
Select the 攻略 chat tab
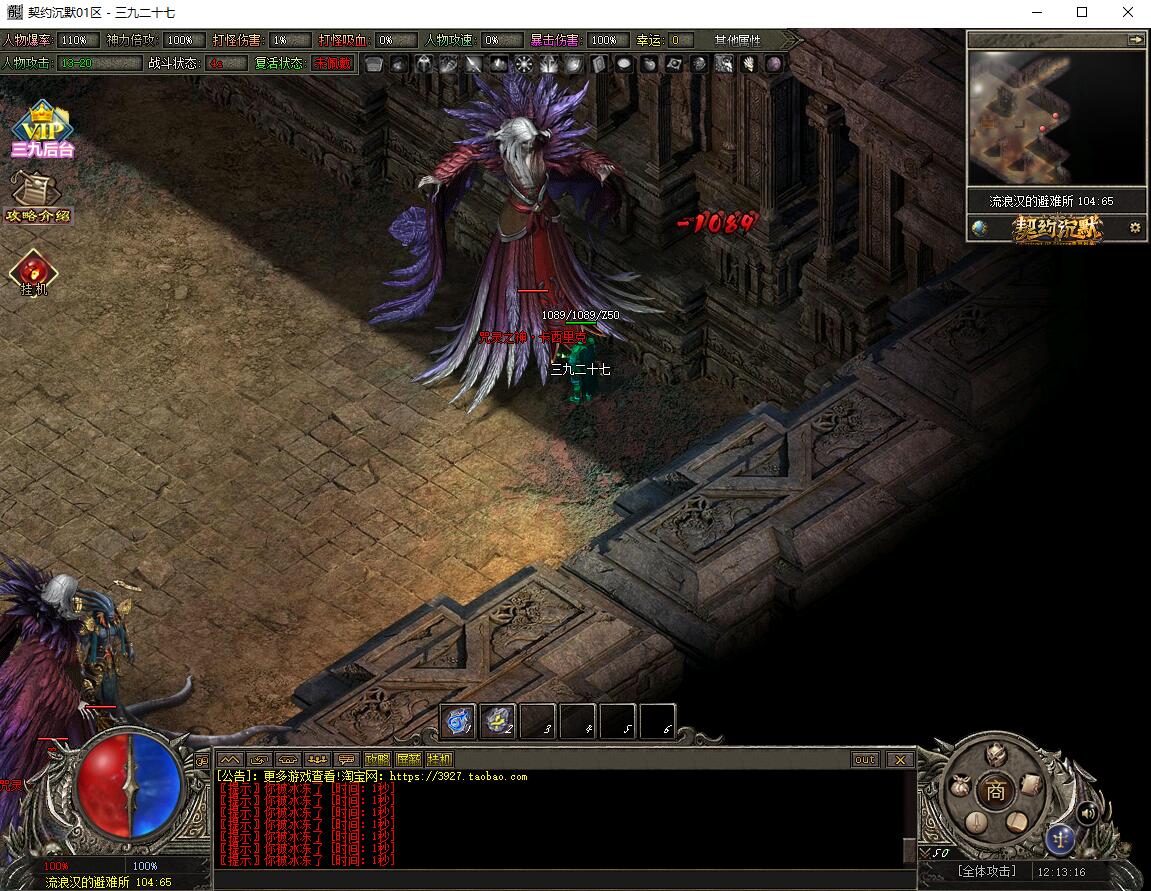[378, 759]
